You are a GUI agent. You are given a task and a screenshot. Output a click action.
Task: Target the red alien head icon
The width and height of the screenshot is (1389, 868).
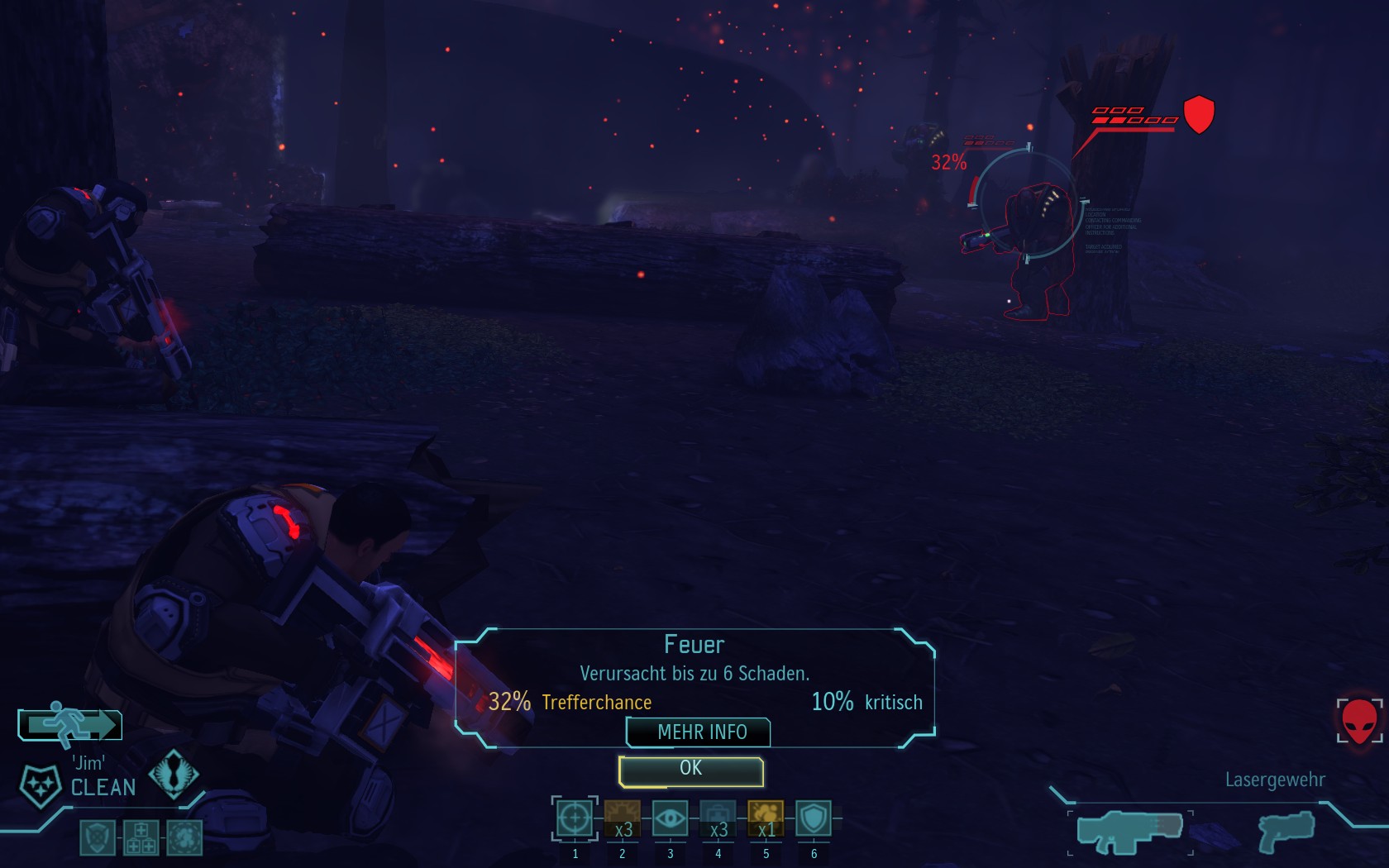(x=1359, y=721)
